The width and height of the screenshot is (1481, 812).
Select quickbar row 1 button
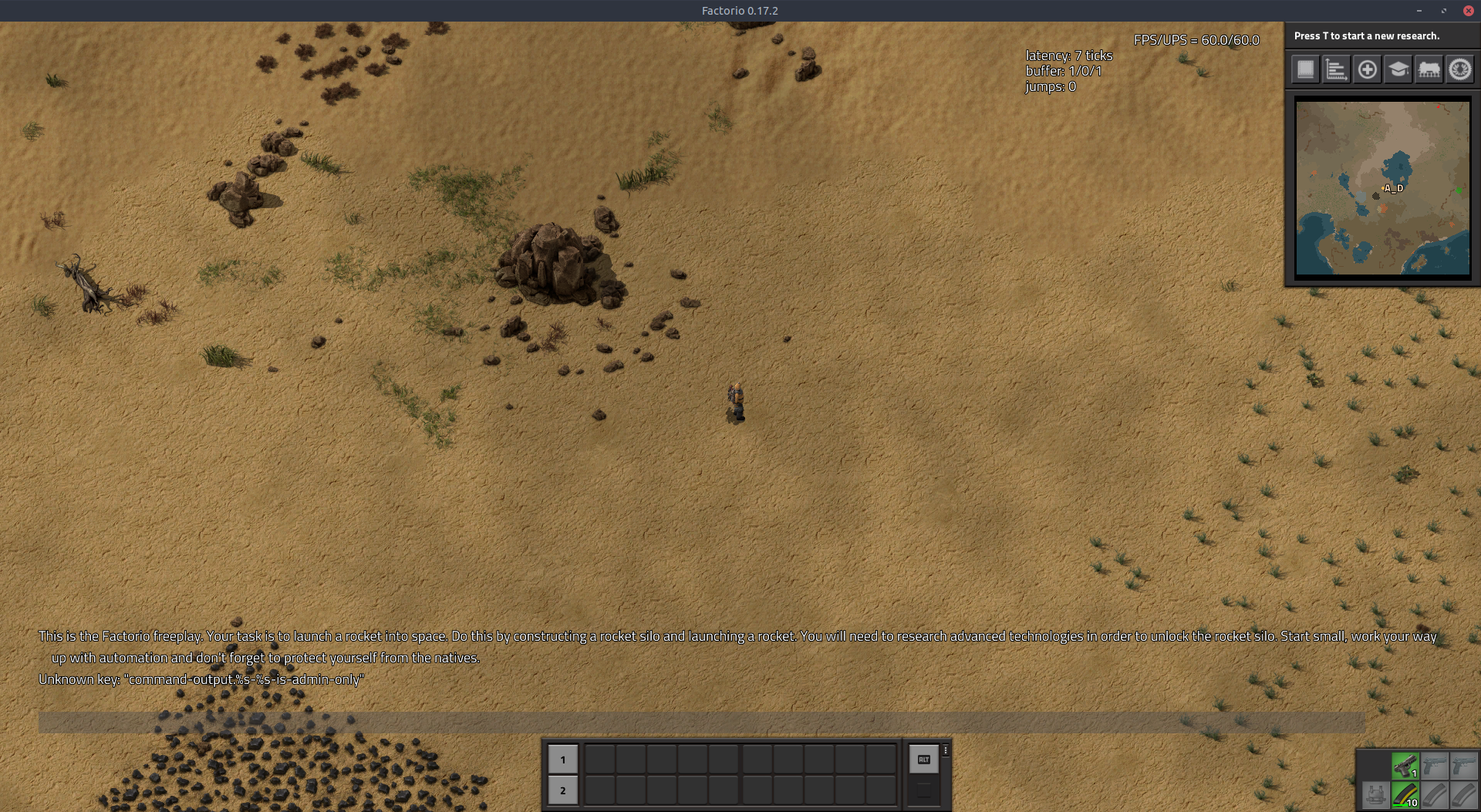562,760
